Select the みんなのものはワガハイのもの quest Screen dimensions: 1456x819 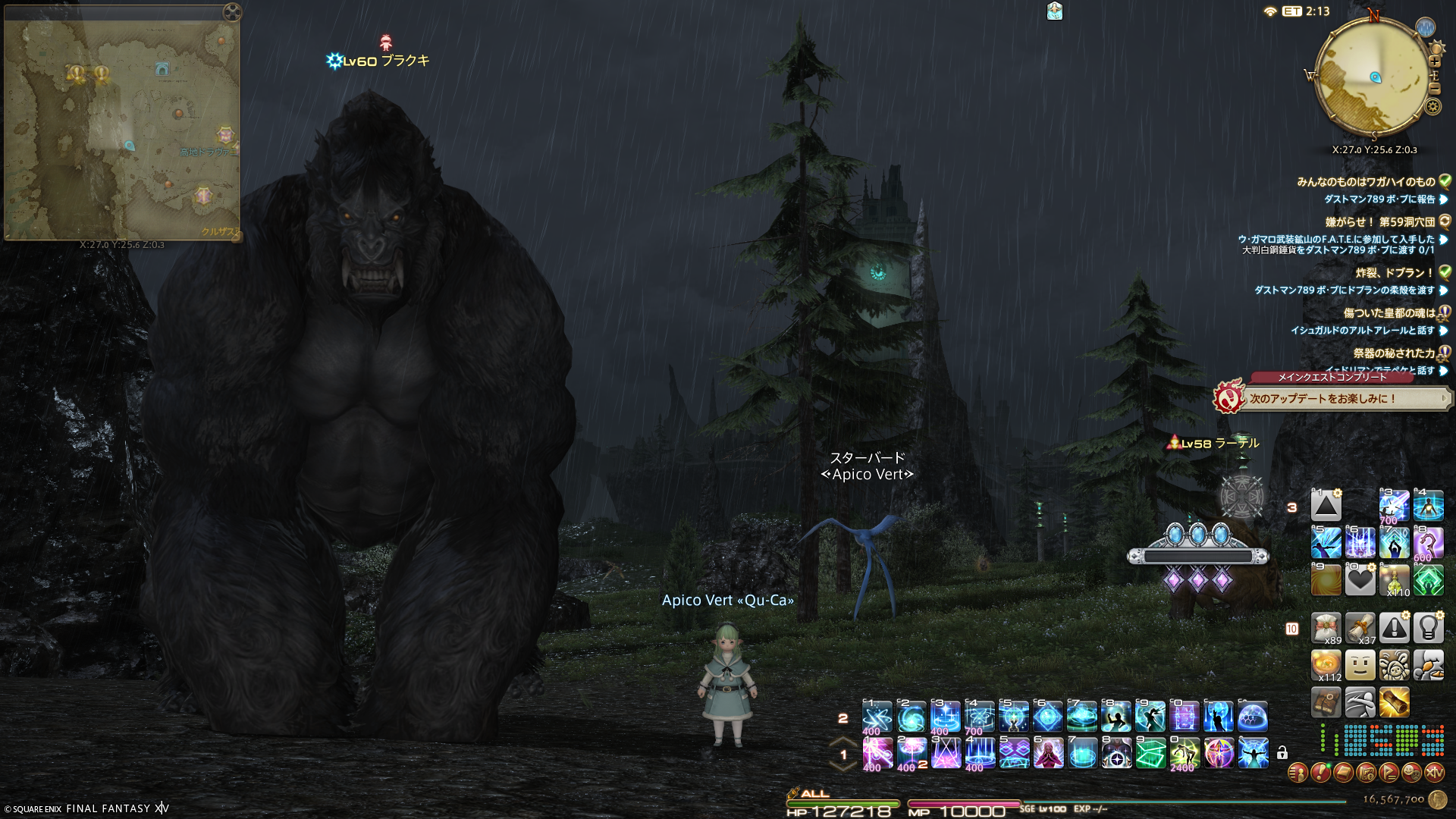coord(1366,182)
